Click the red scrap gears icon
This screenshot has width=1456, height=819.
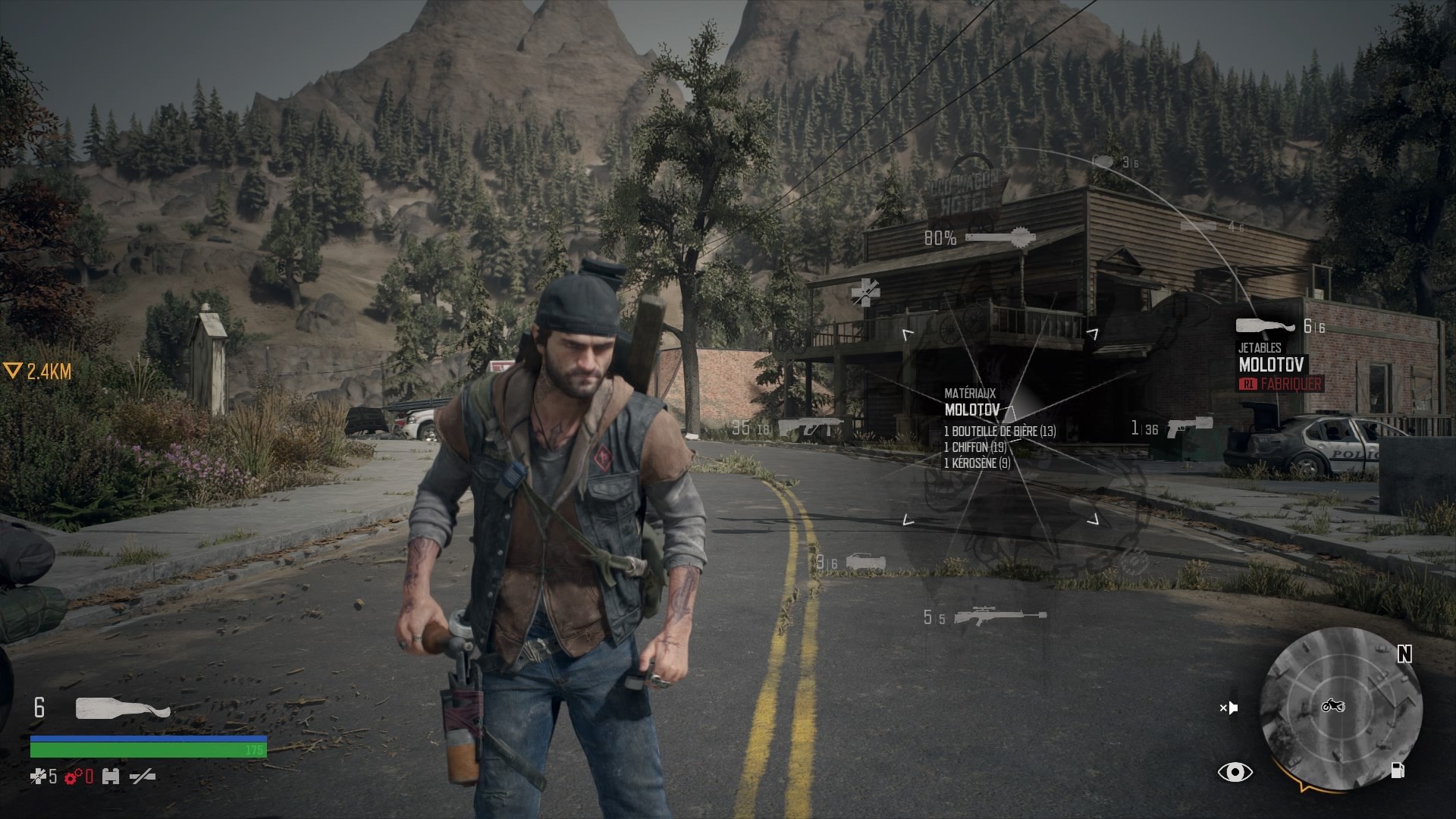point(74,777)
